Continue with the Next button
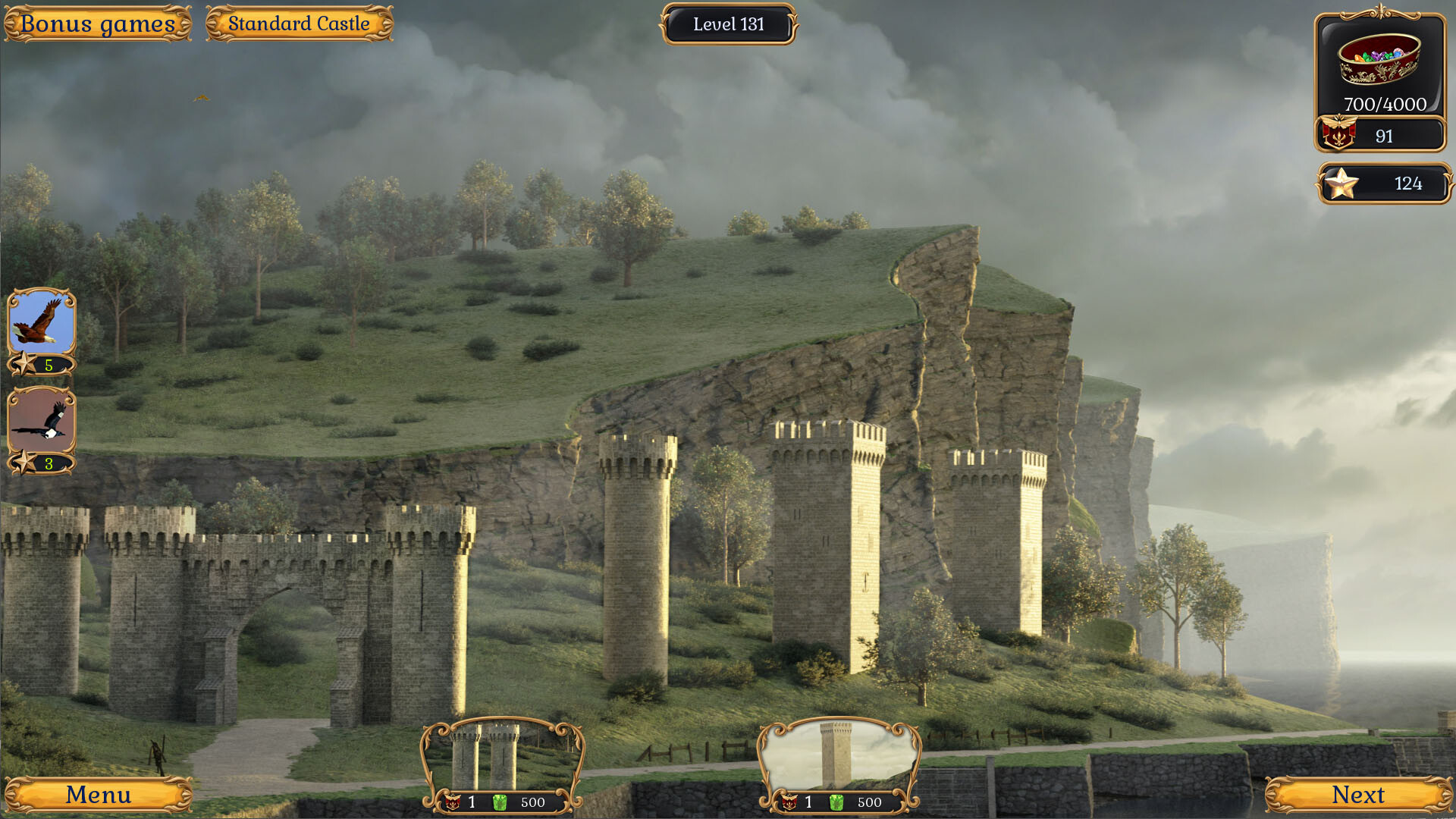Viewport: 1456px width, 819px height. 1357,795
